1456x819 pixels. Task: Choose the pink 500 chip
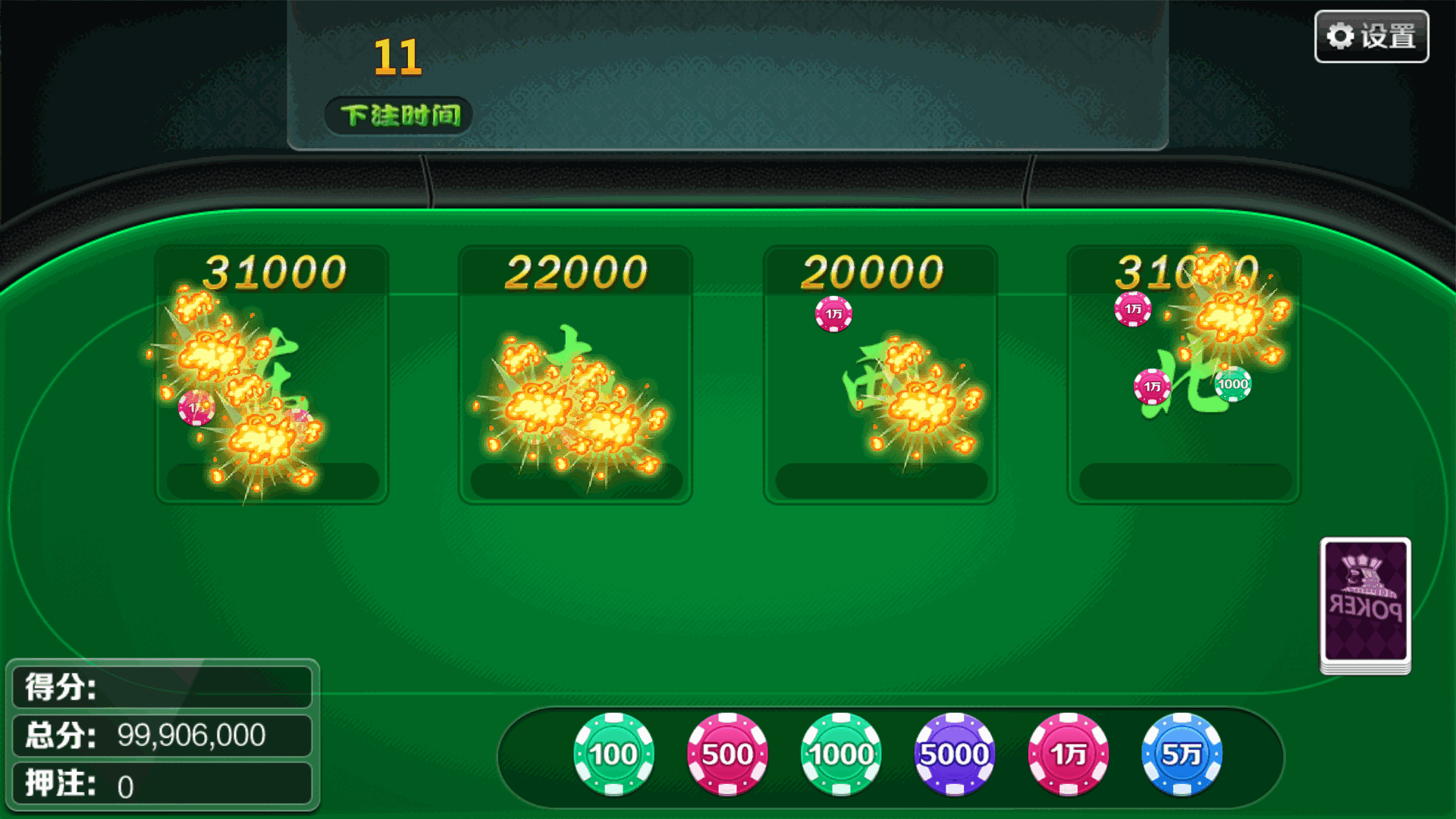727,754
